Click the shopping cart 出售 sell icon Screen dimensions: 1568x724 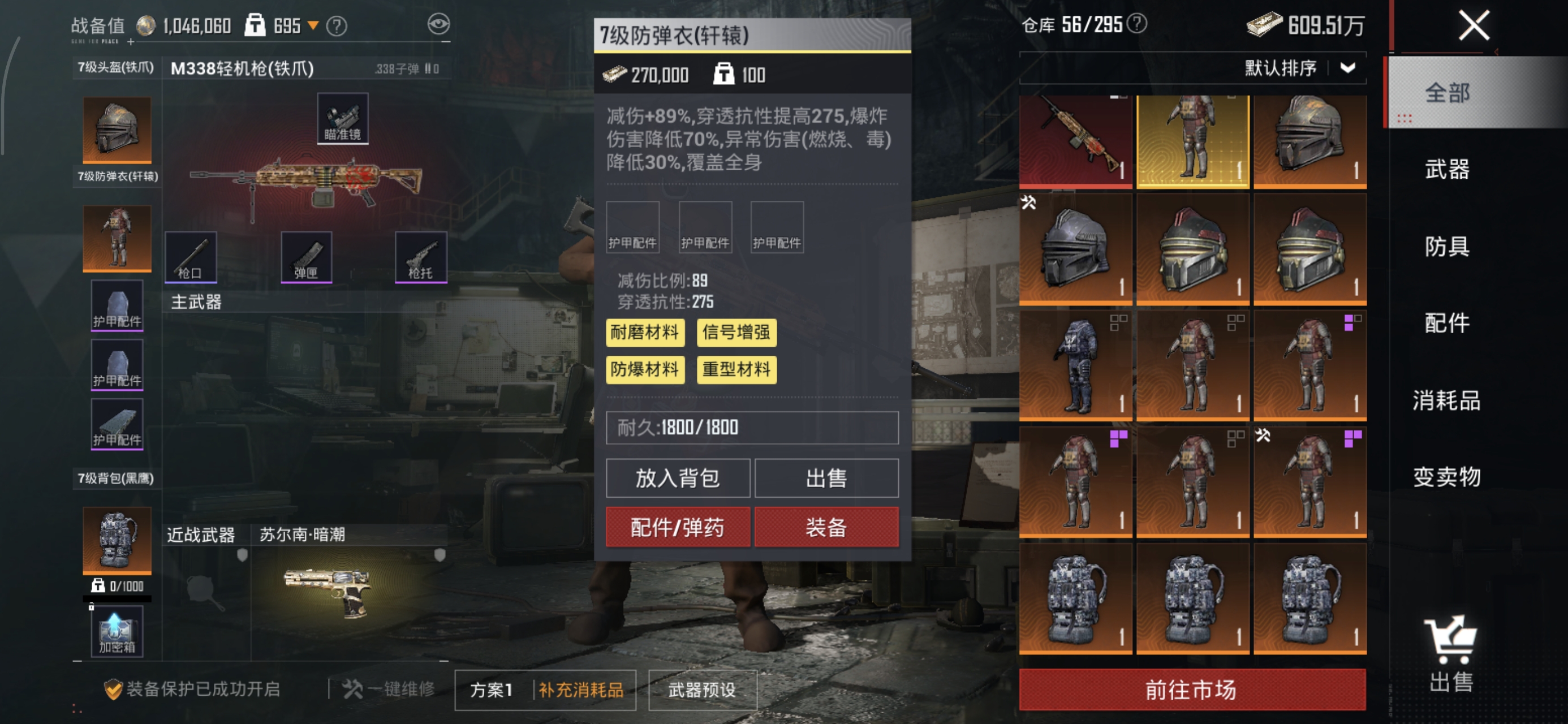(1450, 654)
